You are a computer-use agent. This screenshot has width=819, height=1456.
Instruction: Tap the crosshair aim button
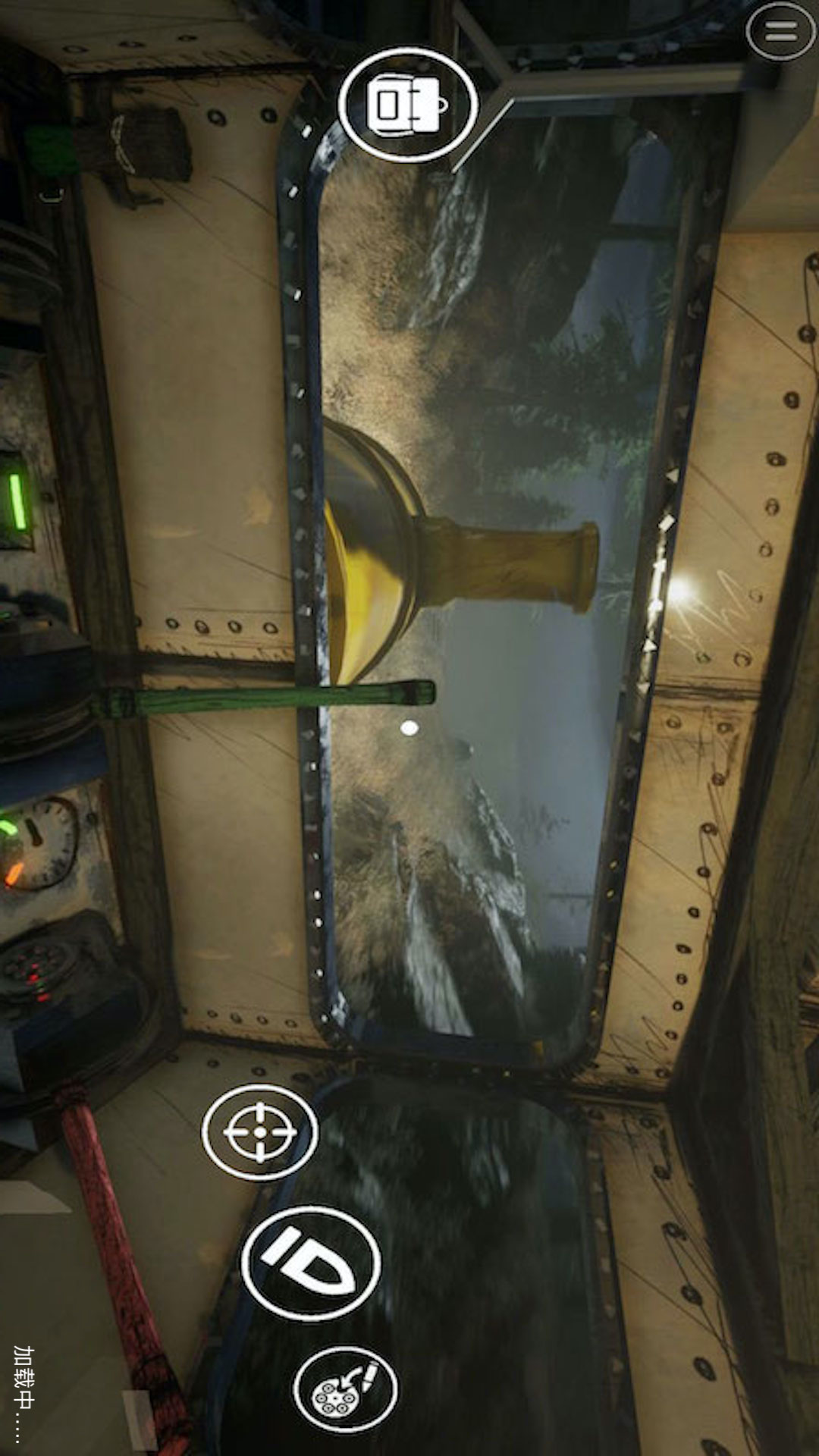pos(259,1131)
